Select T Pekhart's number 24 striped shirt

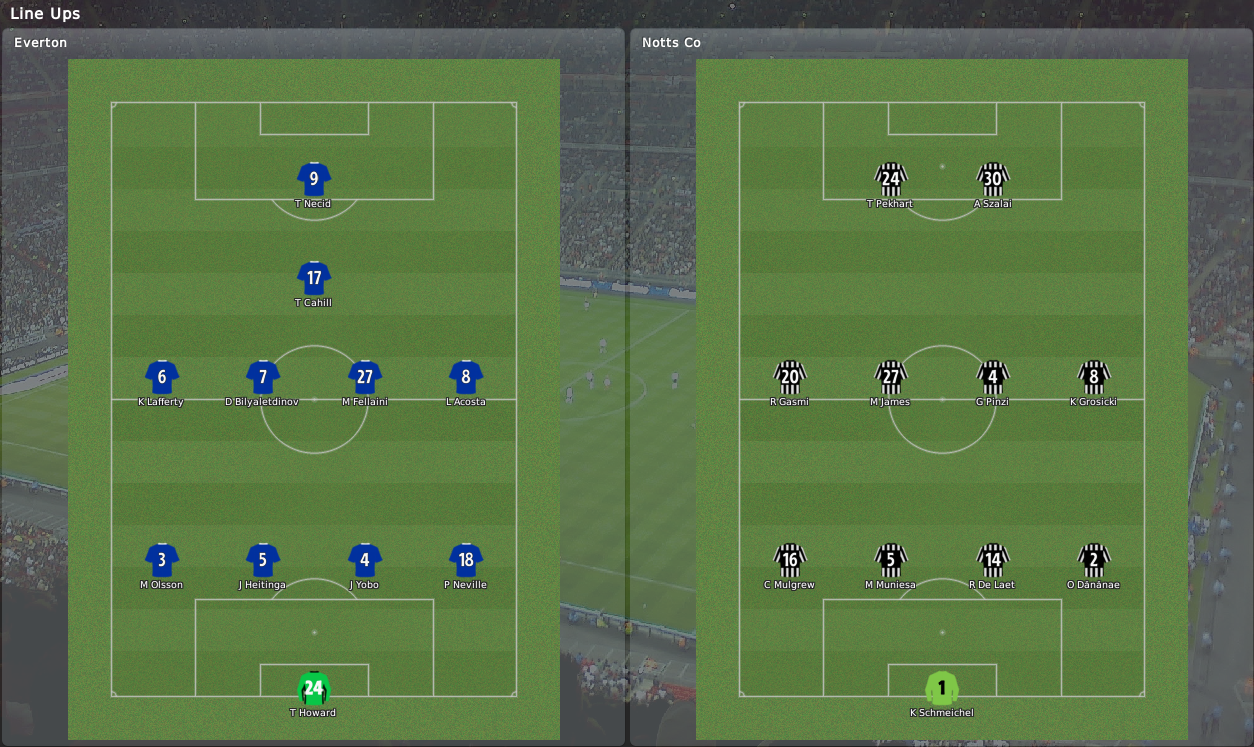coord(890,179)
